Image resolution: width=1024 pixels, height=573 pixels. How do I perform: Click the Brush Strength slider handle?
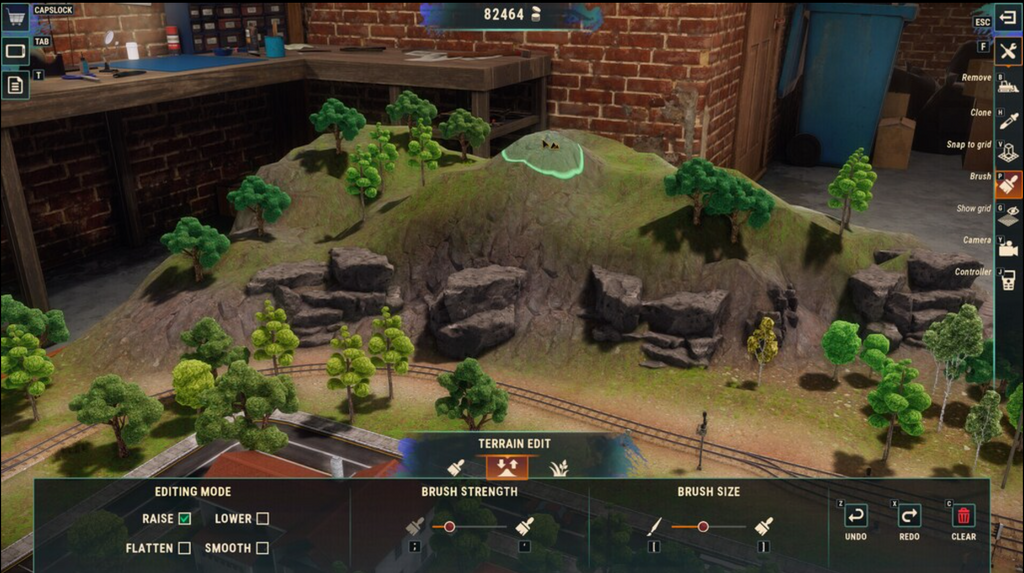450,526
